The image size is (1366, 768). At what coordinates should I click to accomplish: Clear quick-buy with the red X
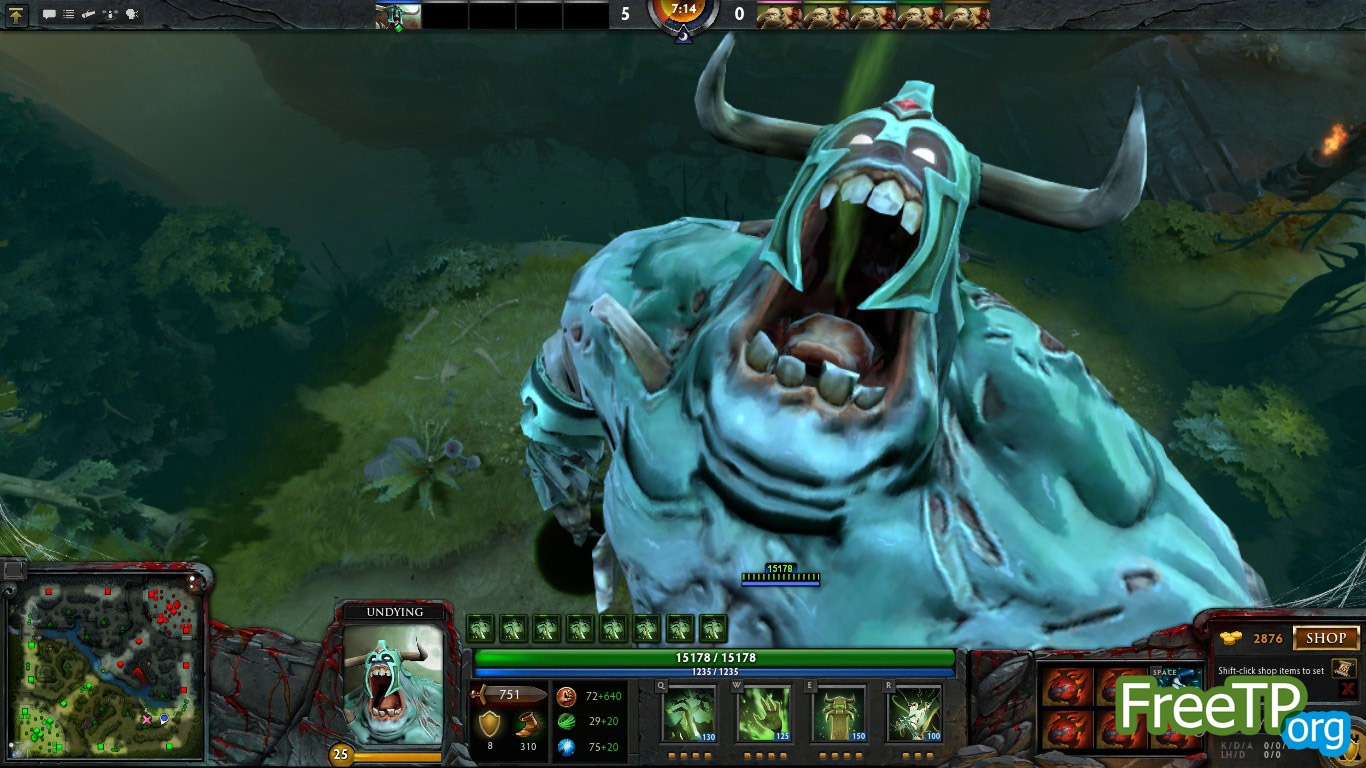point(1348,690)
